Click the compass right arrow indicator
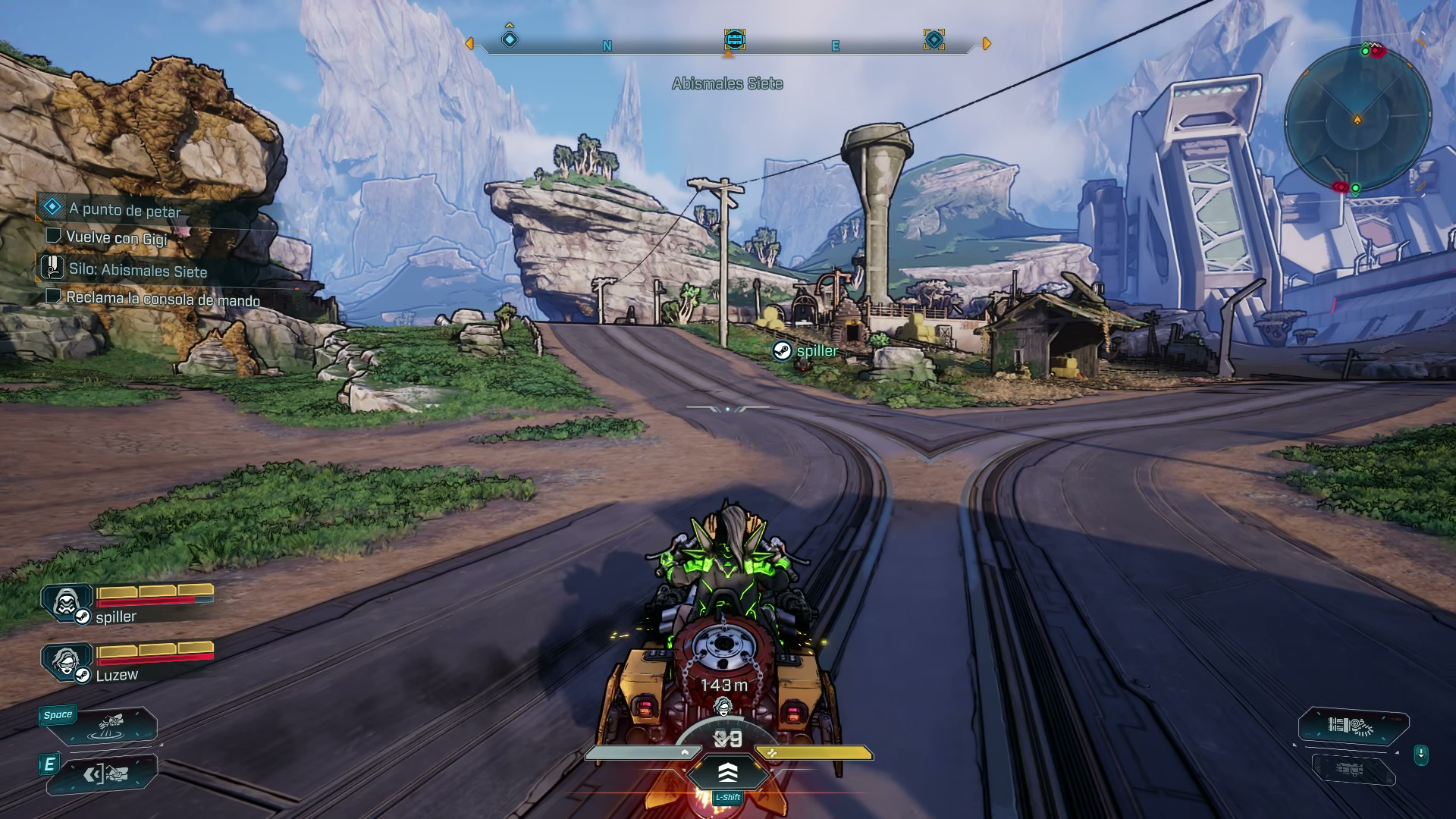This screenshot has height=819, width=1456. click(987, 44)
